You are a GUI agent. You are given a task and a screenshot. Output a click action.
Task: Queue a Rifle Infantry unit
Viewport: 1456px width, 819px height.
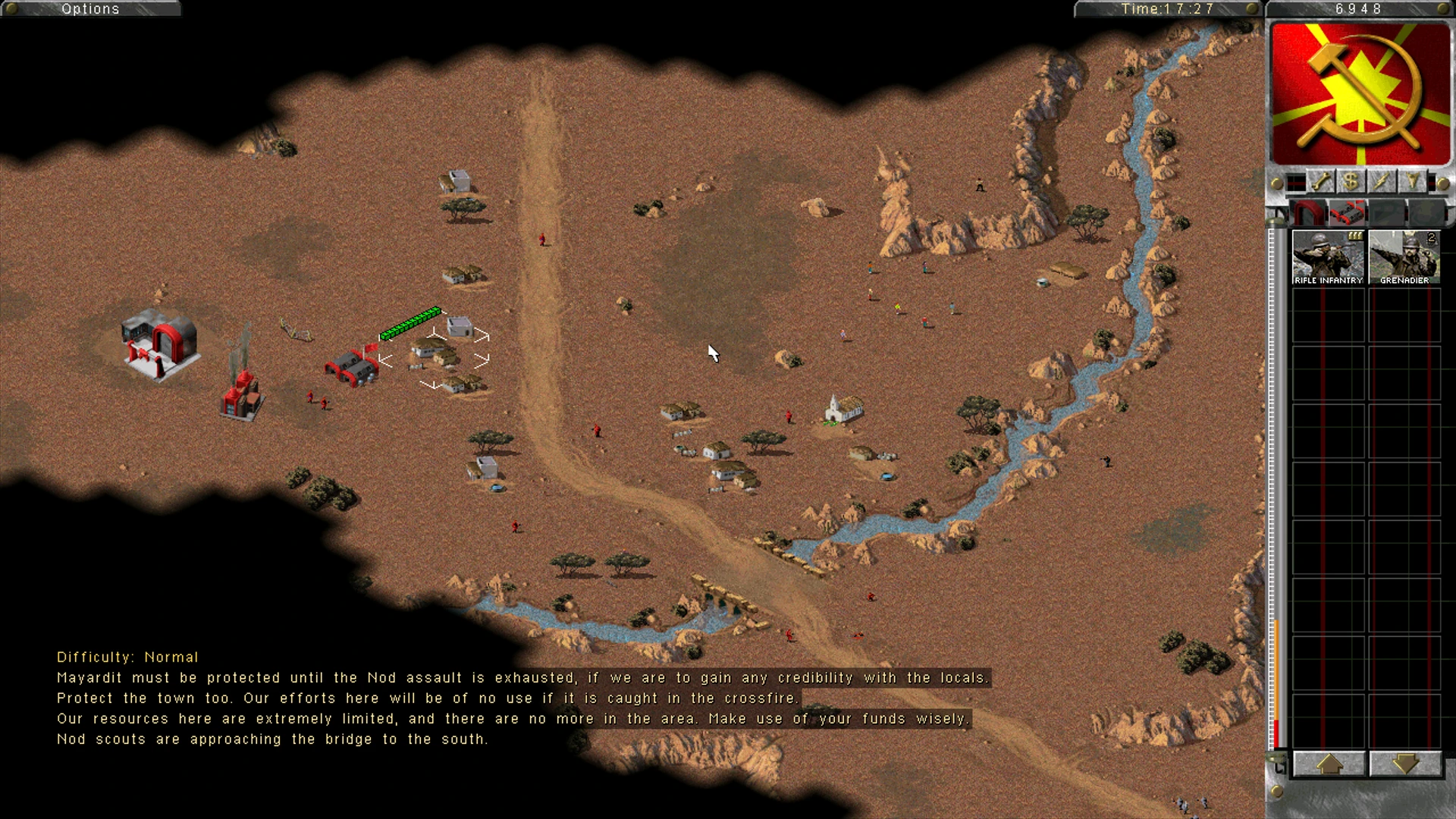(x=1328, y=258)
